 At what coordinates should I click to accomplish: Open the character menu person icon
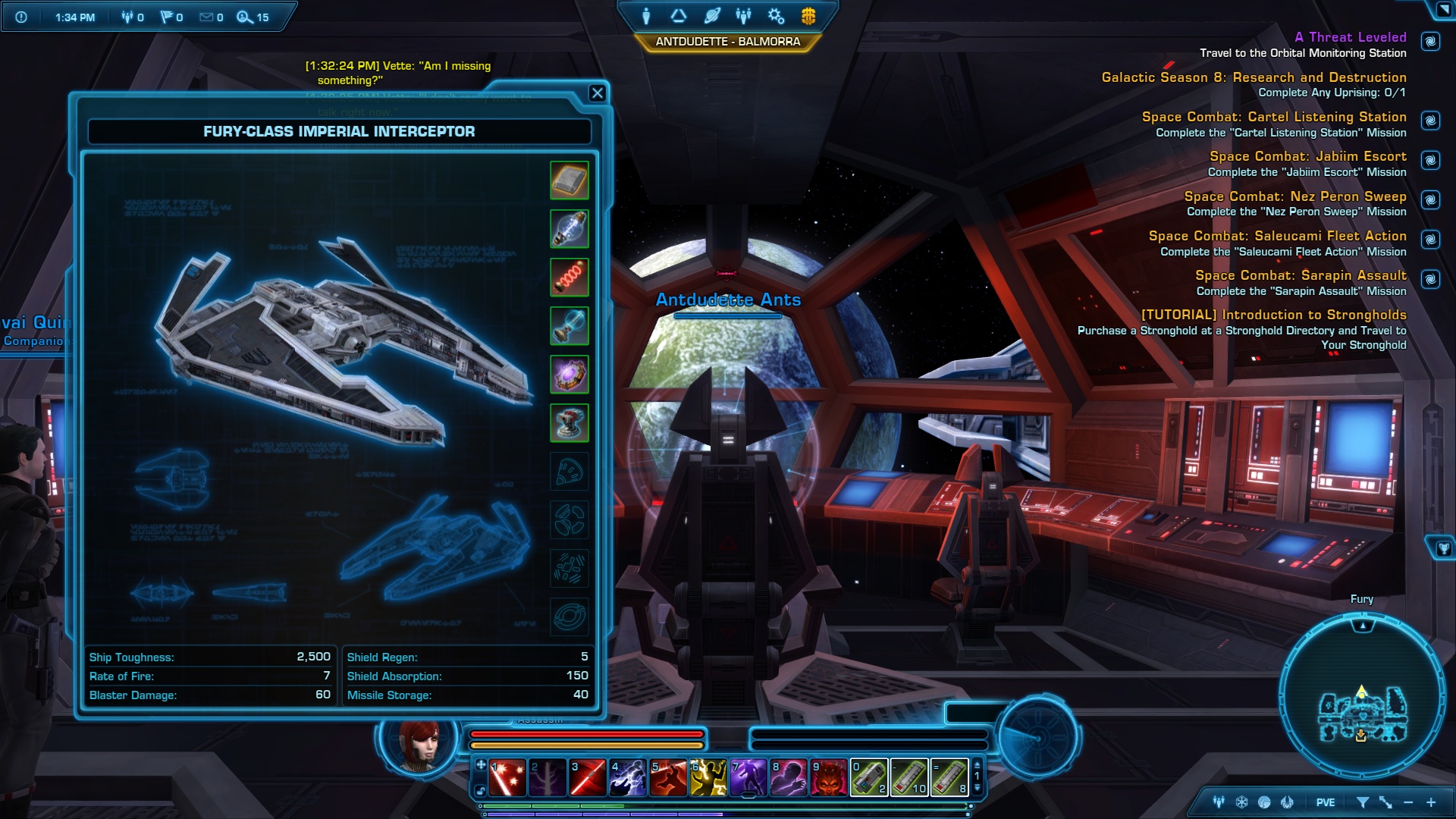pos(646,16)
